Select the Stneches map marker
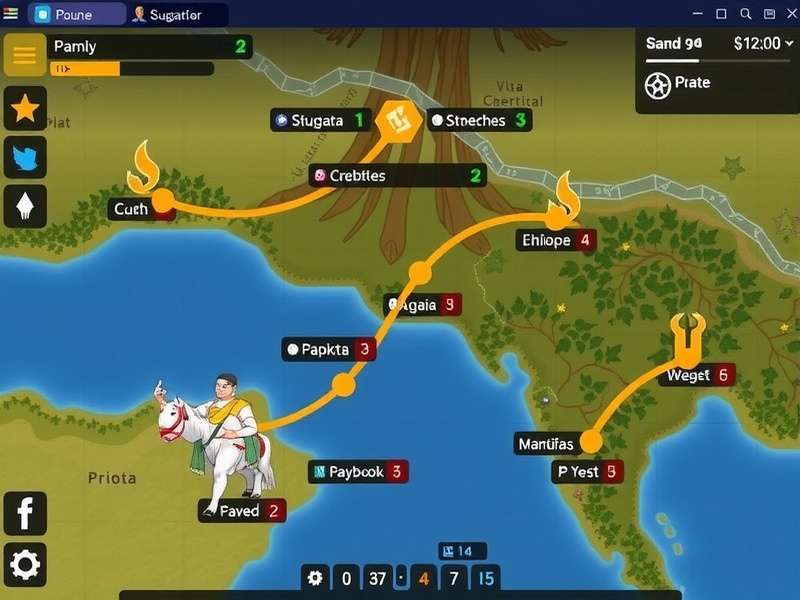Viewport: 800px width, 600px height. tap(479, 120)
